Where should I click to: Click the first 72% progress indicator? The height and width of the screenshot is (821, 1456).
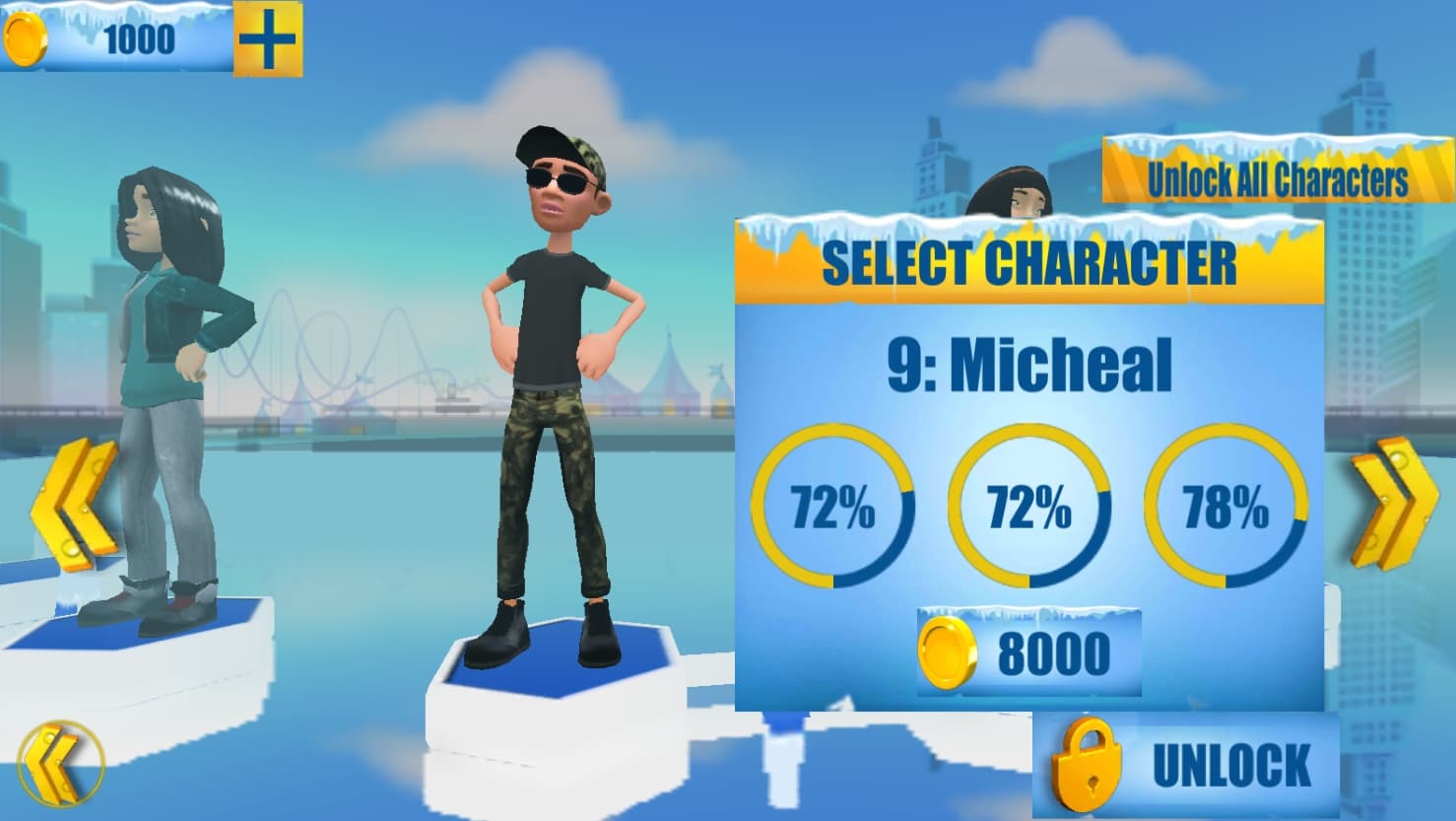pos(833,505)
